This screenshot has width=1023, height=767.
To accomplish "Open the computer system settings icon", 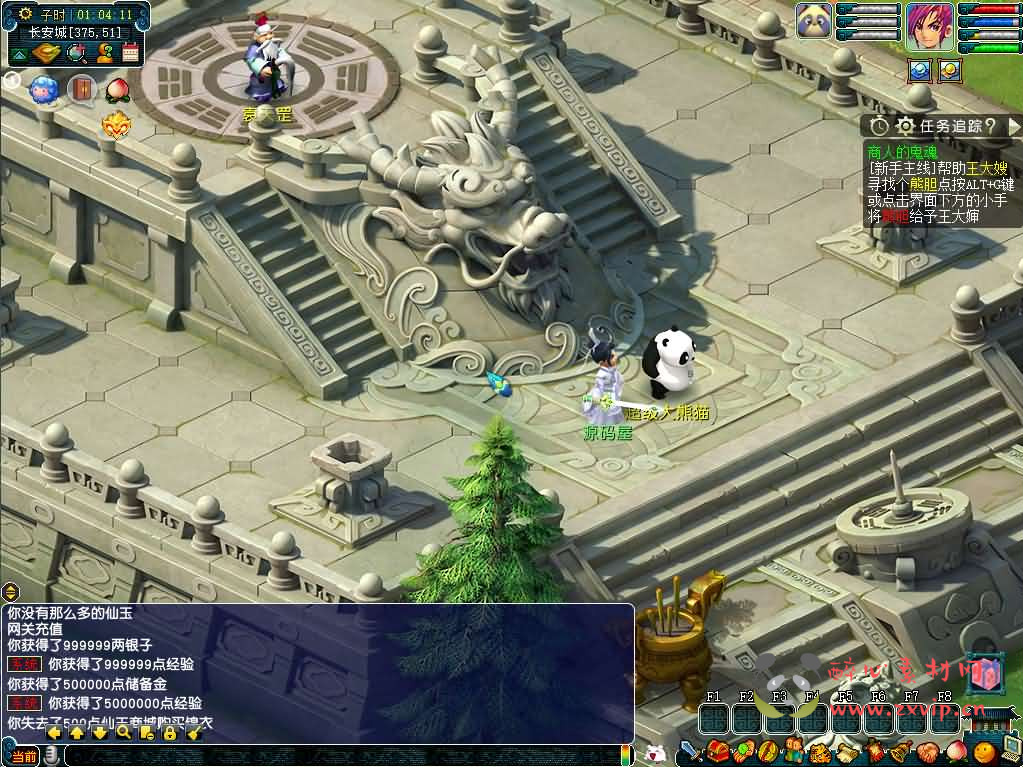I will 1009,748.
